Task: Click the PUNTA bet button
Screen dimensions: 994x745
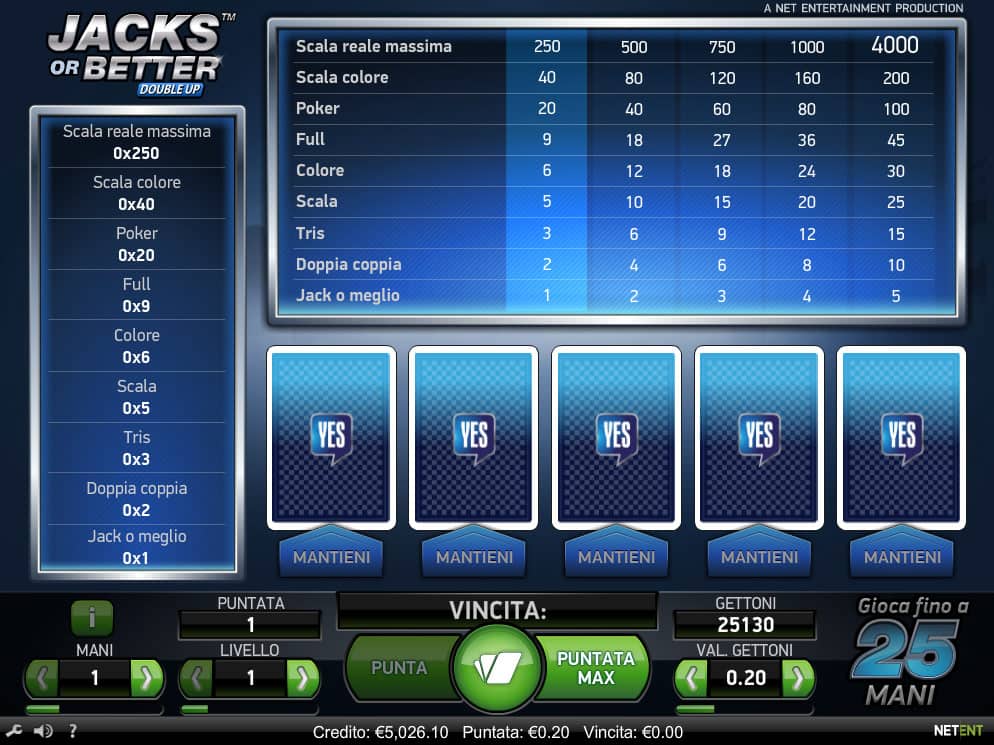Action: pos(399,667)
